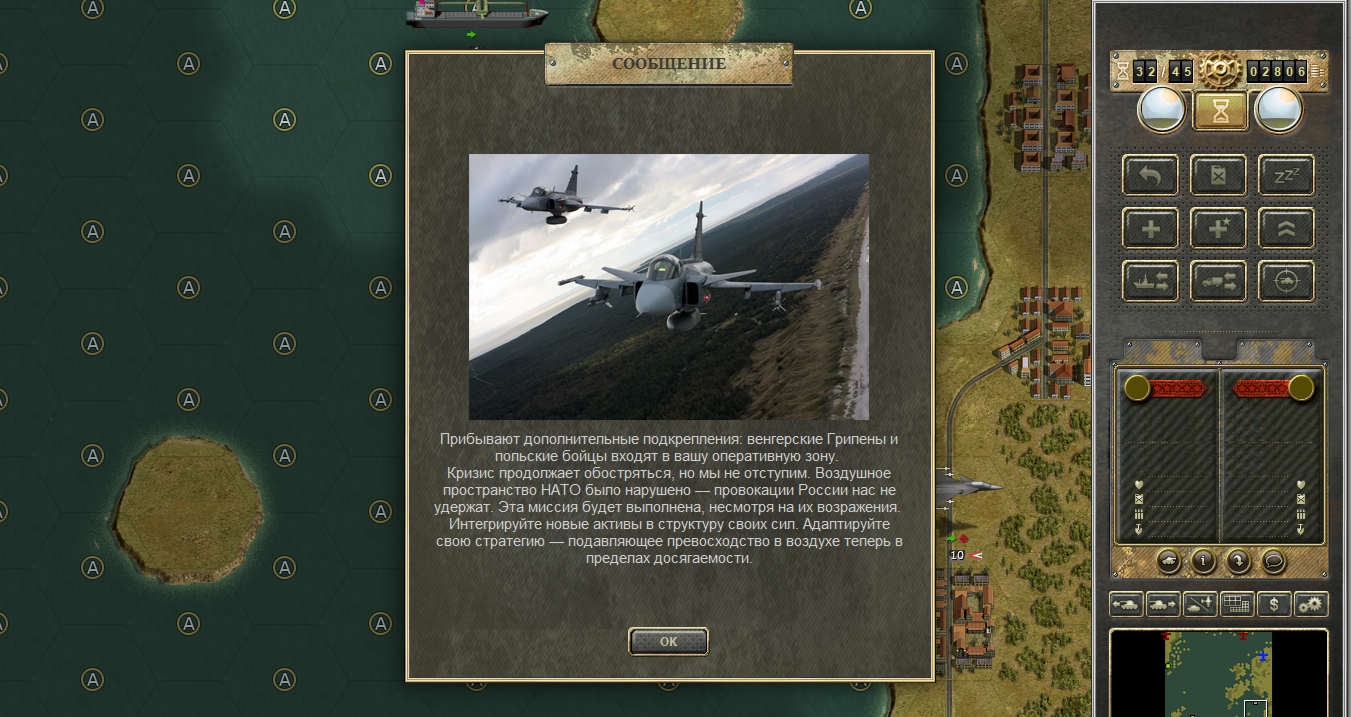Undo the last move with the arrow button

point(1150,176)
